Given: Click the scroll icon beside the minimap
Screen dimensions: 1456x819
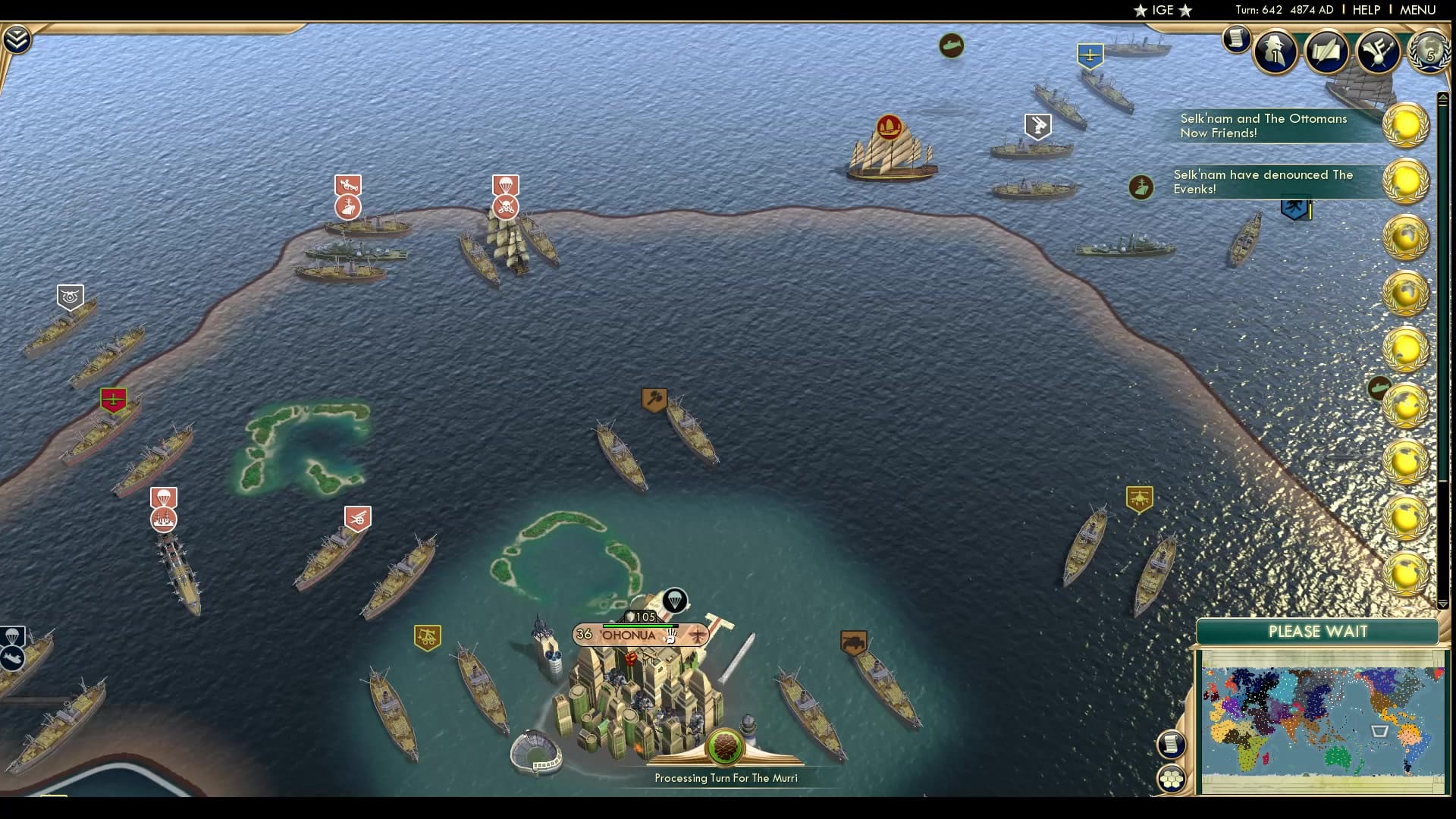Looking at the screenshot, I should [x=1172, y=744].
